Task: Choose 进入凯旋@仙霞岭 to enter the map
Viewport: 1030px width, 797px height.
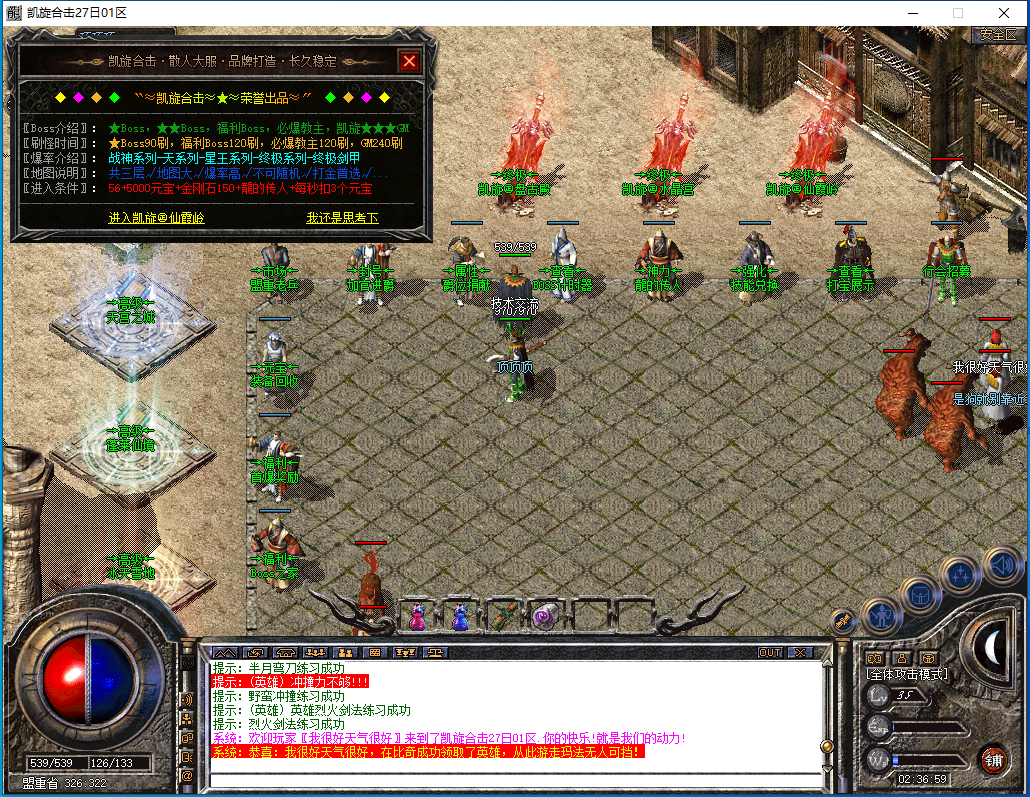Action: point(156,217)
